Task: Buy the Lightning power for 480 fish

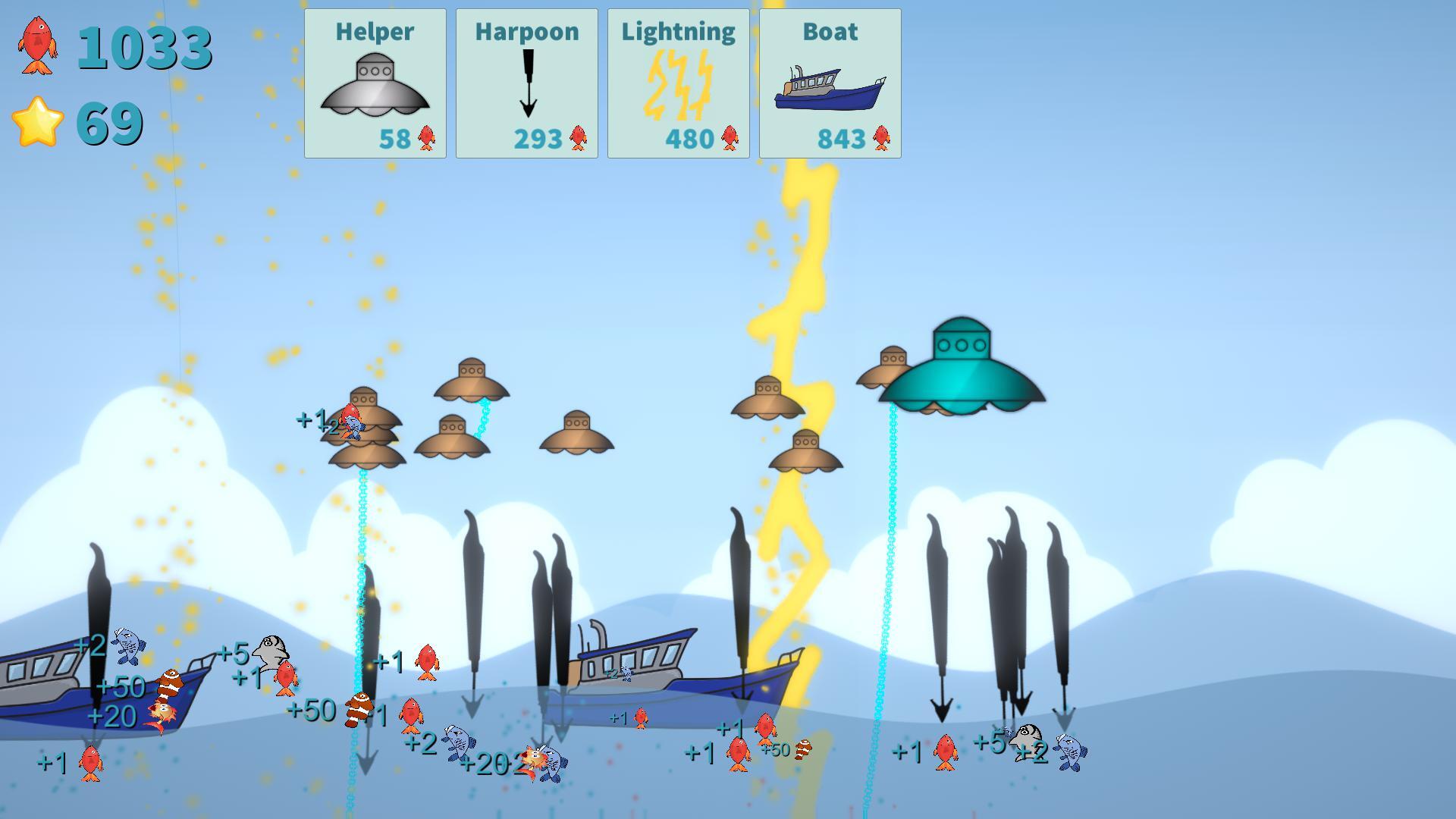Action: [x=677, y=83]
